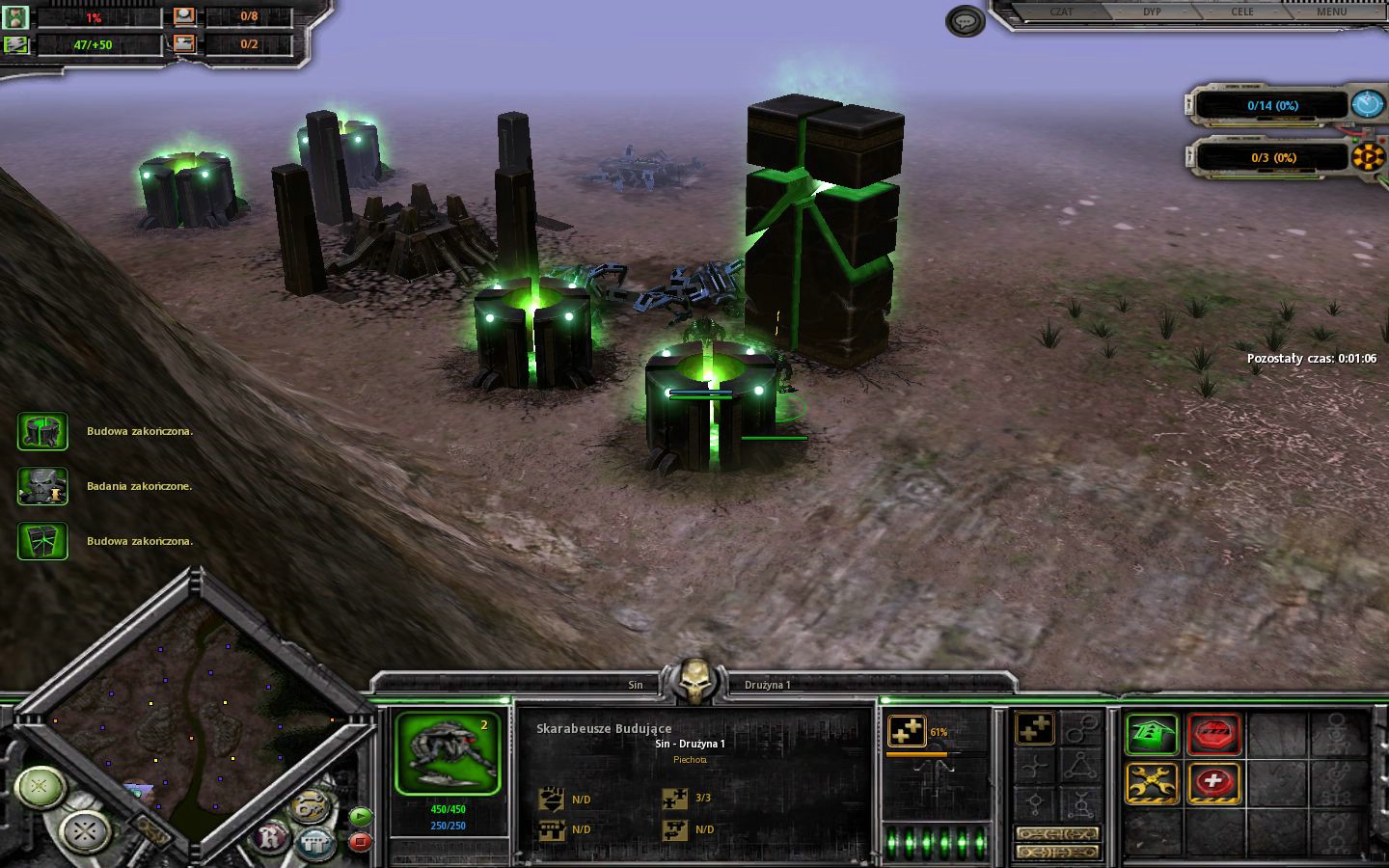The height and width of the screenshot is (868, 1389).
Task: Open the MENU button
Action: 1331,13
